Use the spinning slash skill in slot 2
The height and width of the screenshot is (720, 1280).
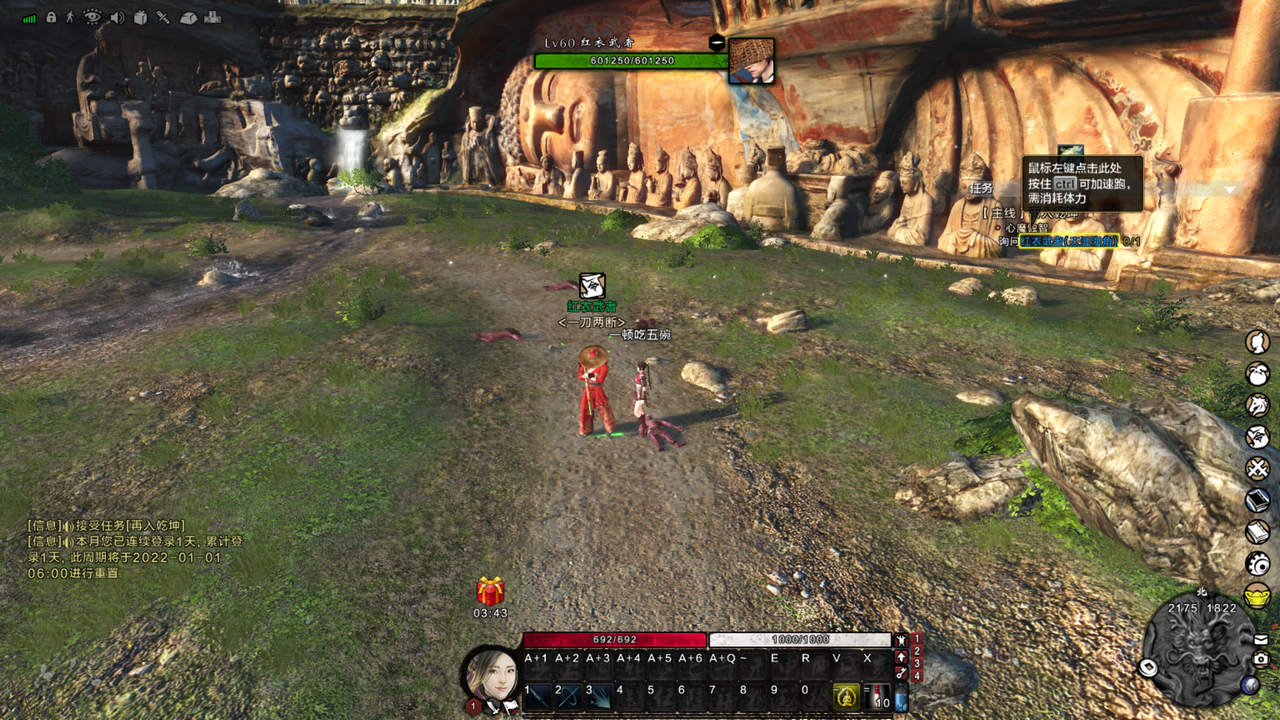(568, 696)
